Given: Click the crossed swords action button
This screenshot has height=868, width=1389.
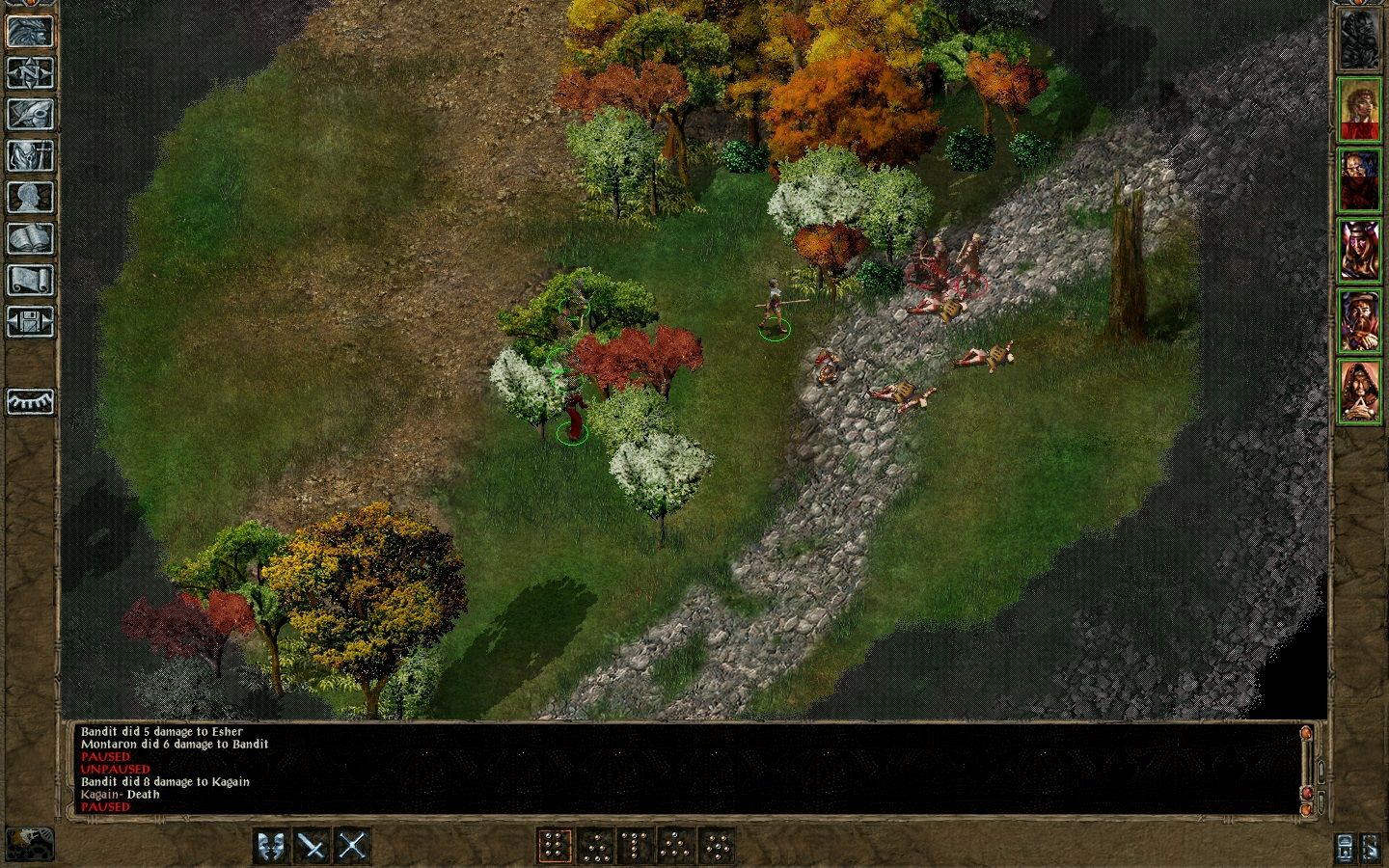Looking at the screenshot, I should click(x=352, y=846).
